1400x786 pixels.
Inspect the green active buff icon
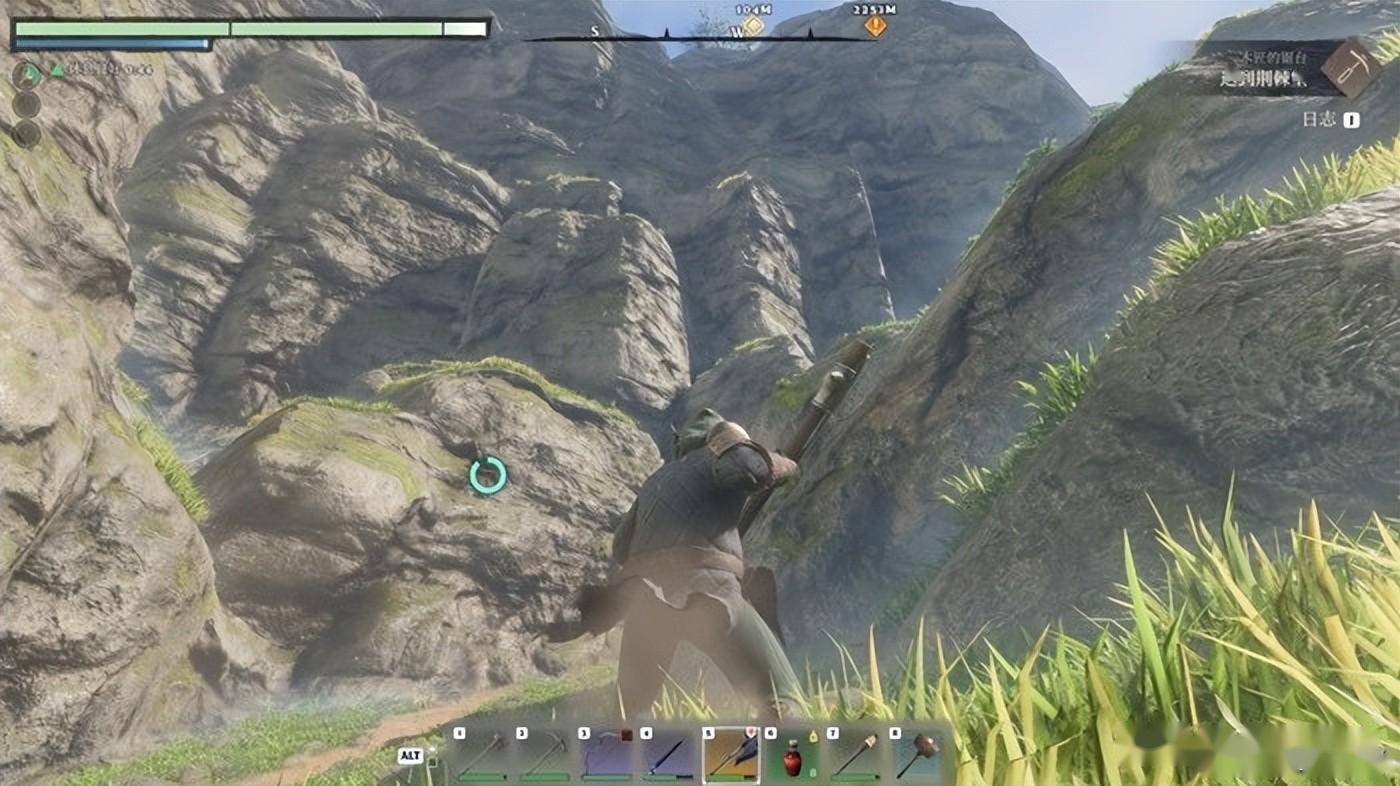[26, 73]
